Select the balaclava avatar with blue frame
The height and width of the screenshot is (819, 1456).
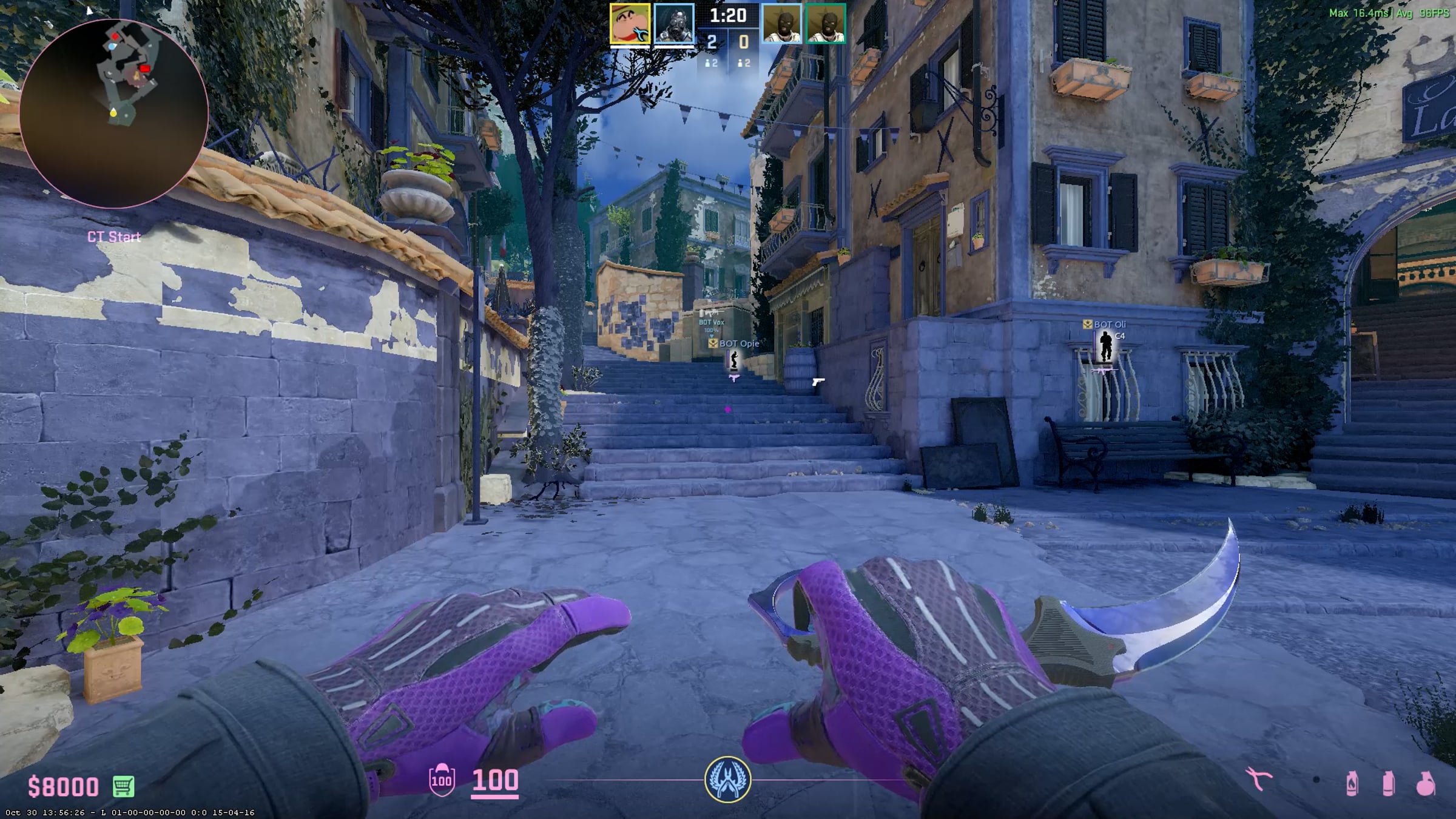click(781, 24)
